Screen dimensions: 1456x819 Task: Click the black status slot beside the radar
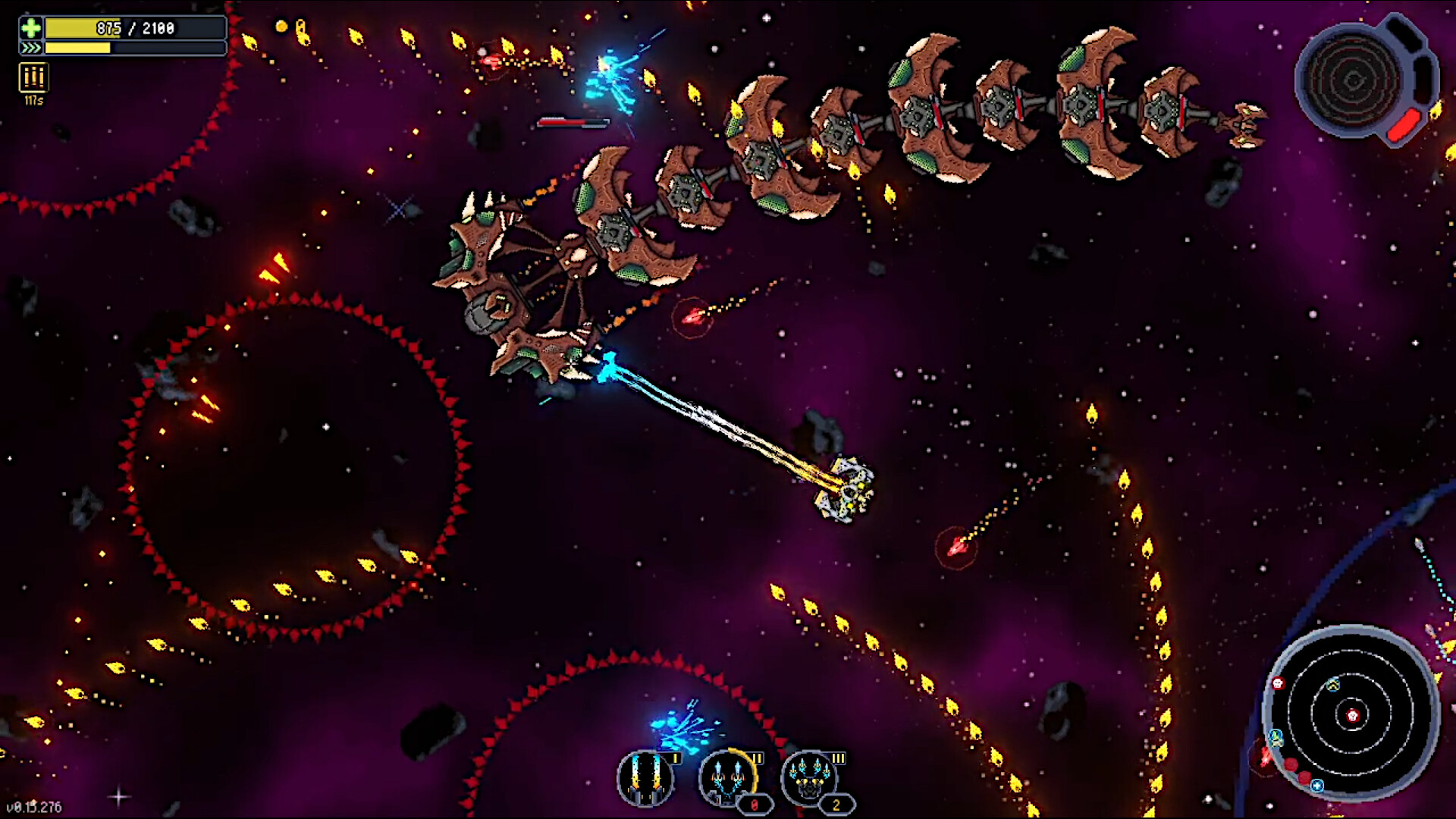1406,35
